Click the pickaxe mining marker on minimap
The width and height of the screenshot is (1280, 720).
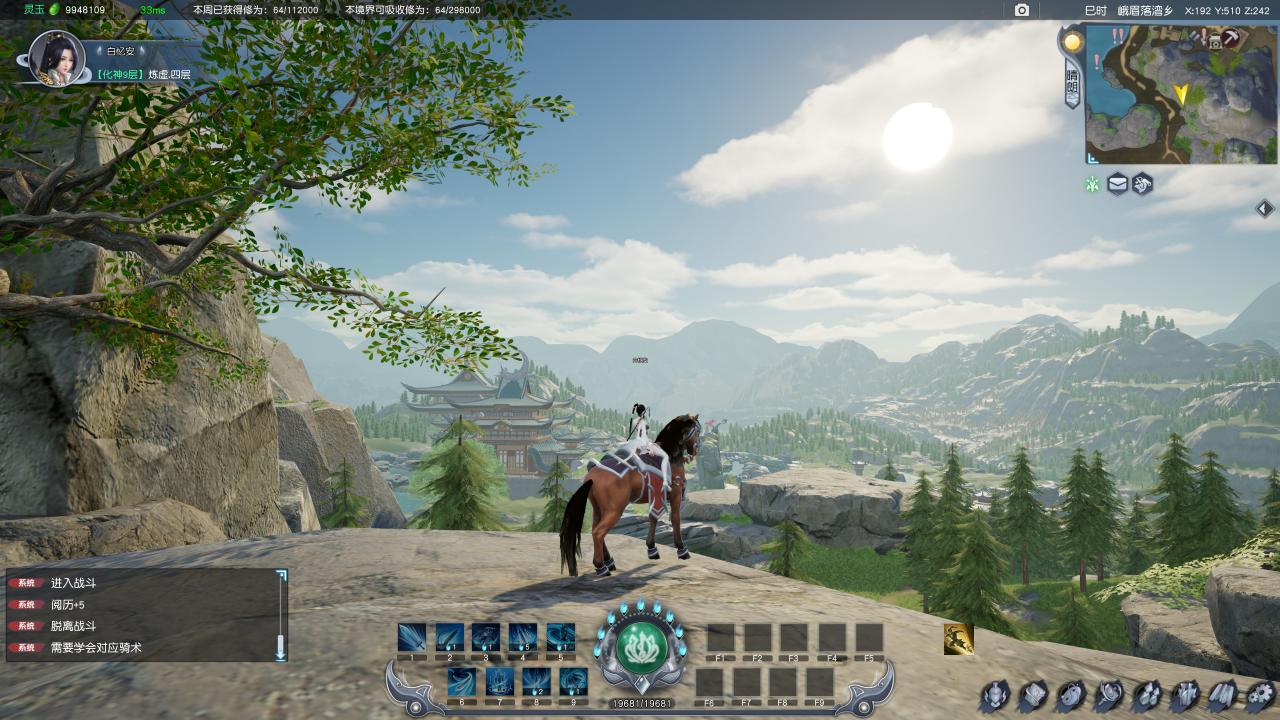tap(1230, 38)
